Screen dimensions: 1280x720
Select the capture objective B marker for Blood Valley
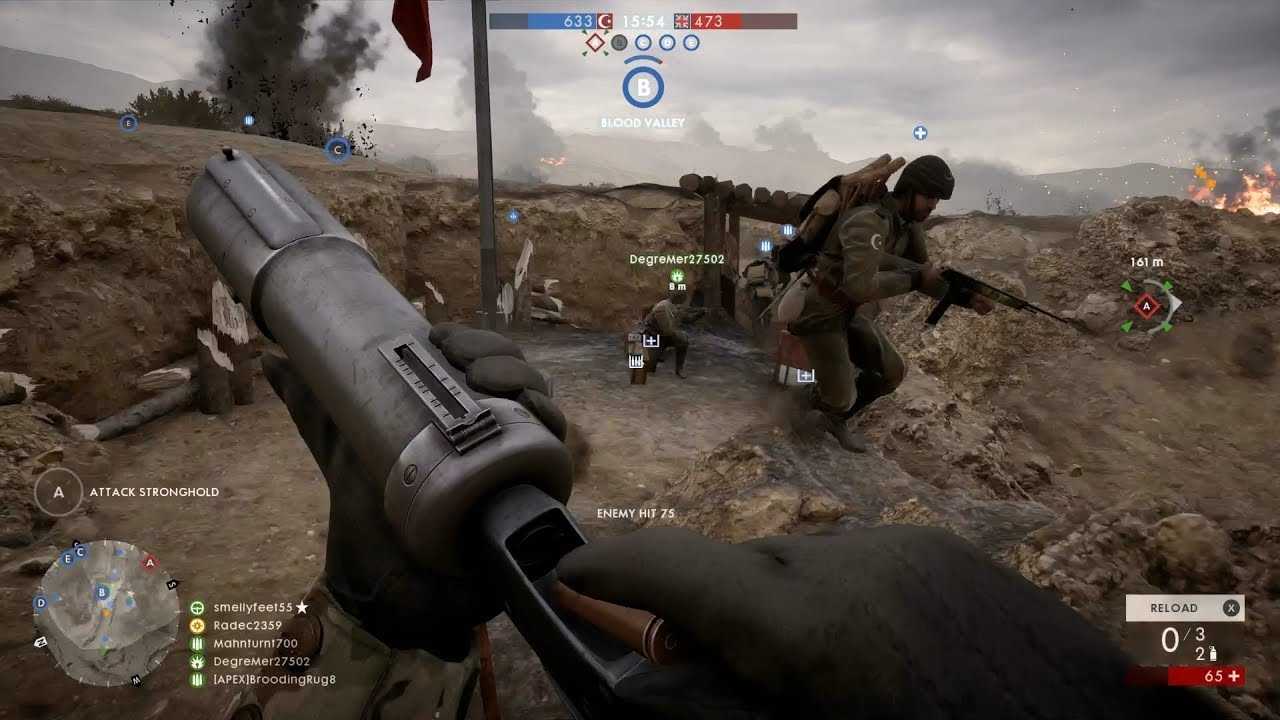[645, 87]
